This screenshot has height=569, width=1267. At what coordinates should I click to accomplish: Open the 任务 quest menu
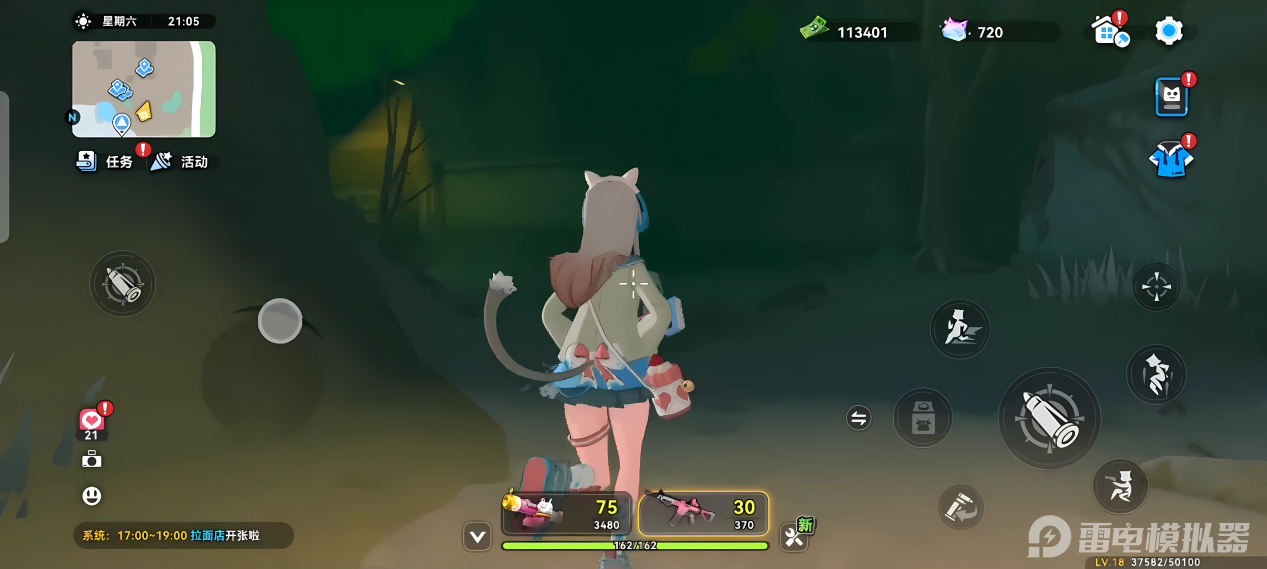click(x=106, y=161)
